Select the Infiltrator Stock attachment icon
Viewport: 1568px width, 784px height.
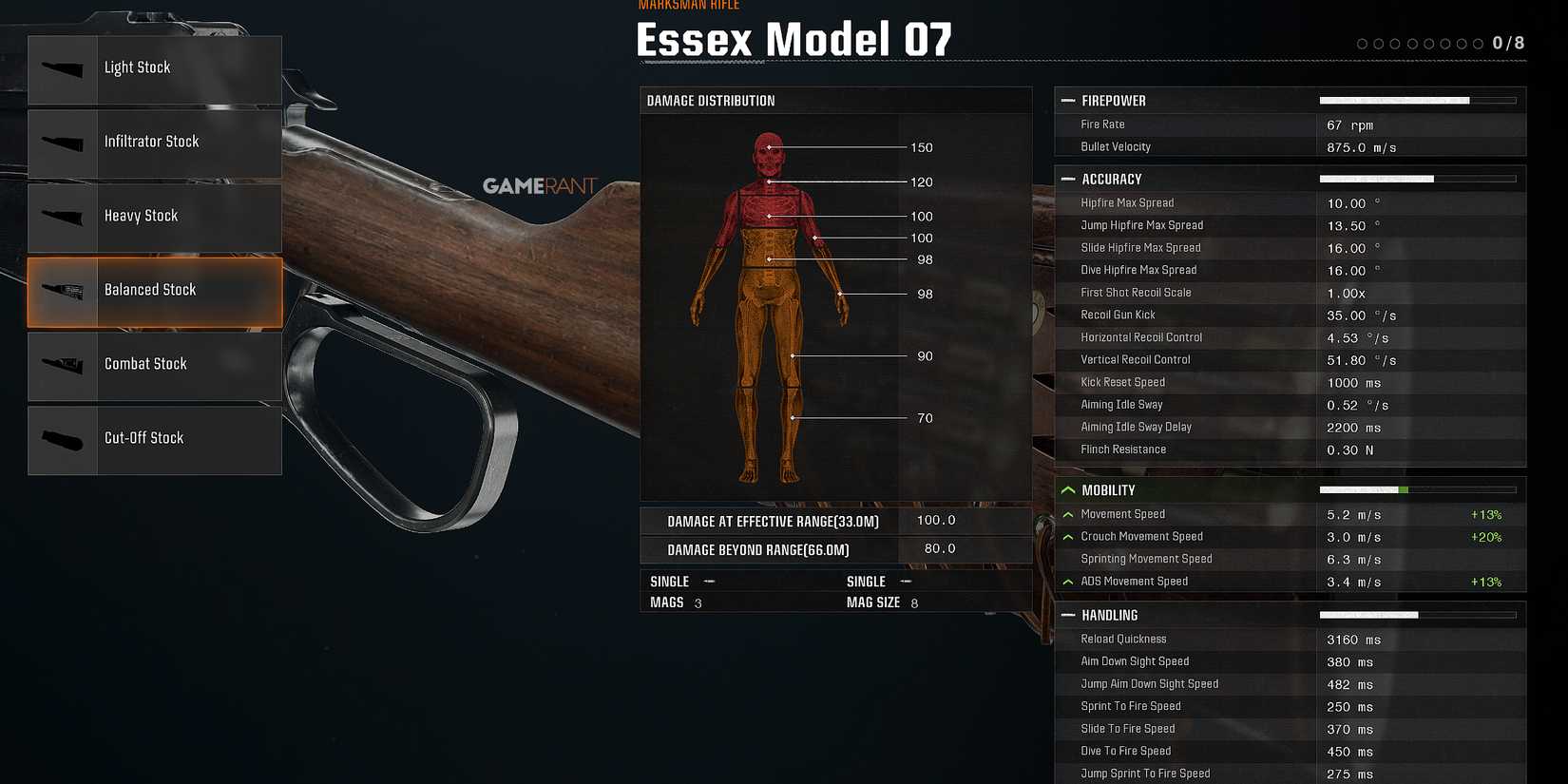tap(62, 143)
